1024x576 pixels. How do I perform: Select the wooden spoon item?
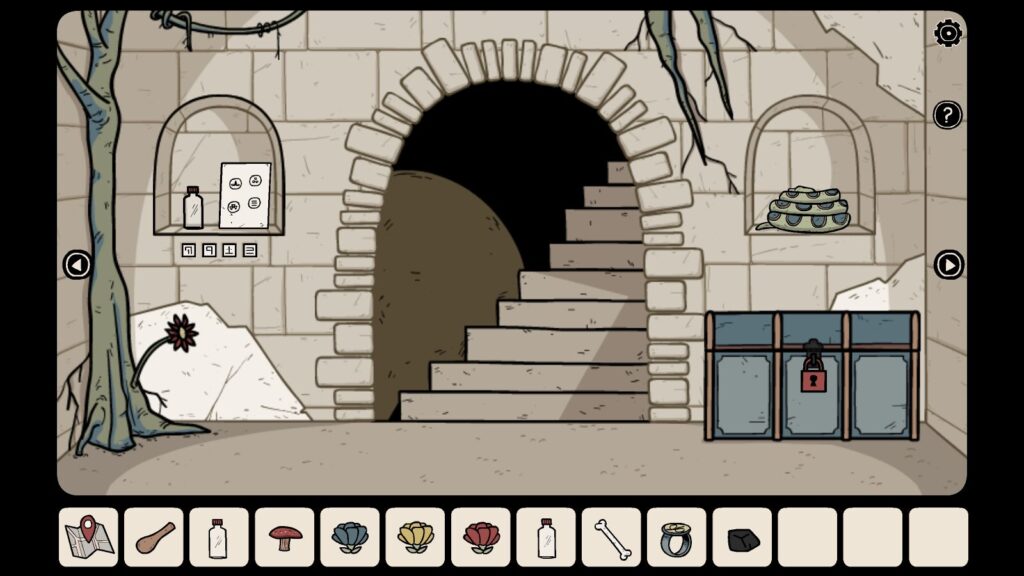coord(154,537)
